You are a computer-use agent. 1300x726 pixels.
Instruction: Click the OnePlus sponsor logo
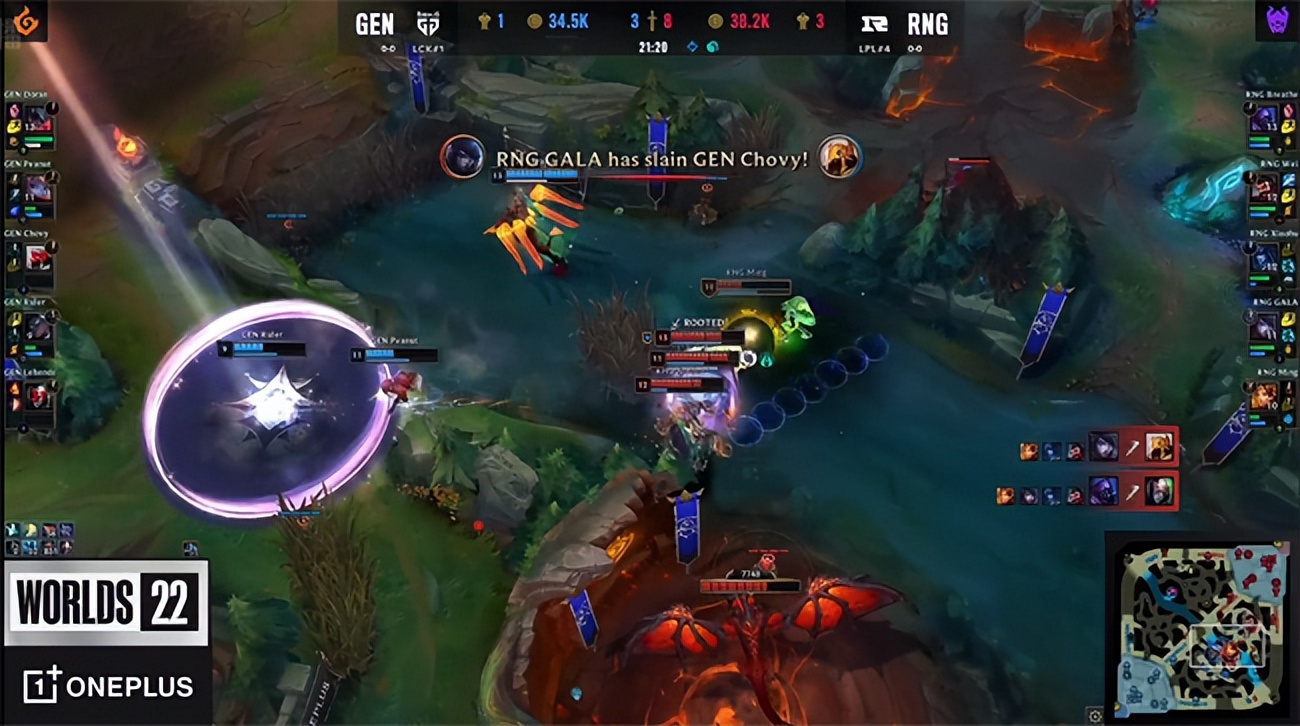point(108,686)
